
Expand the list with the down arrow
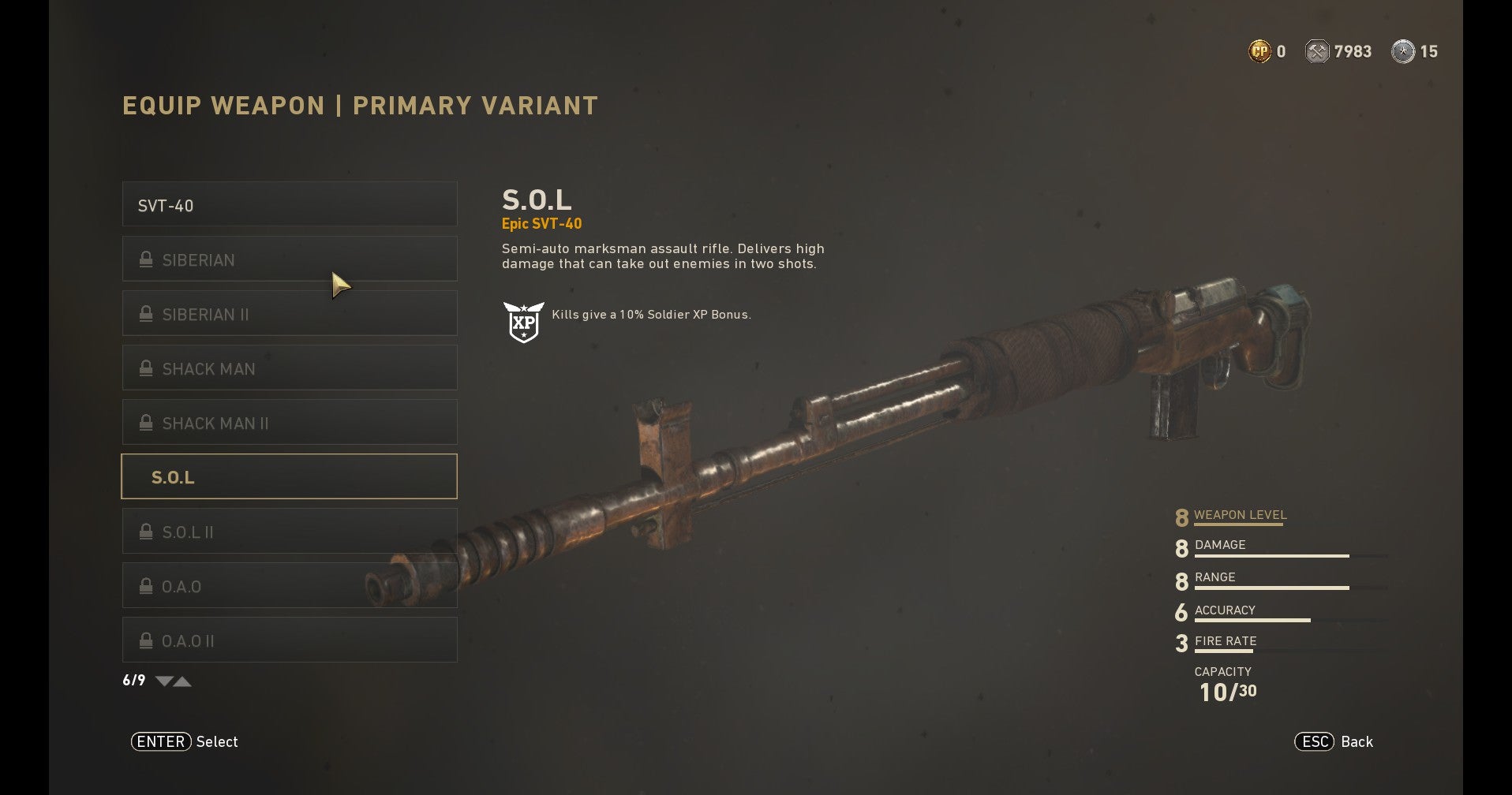point(164,681)
